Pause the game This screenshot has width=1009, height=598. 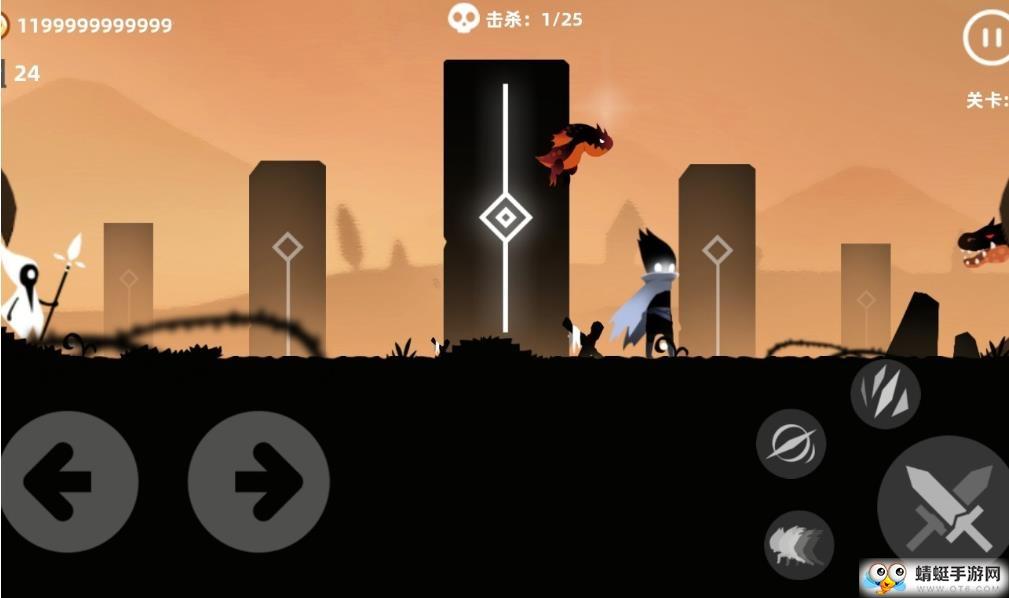pyautogui.click(x=988, y=39)
